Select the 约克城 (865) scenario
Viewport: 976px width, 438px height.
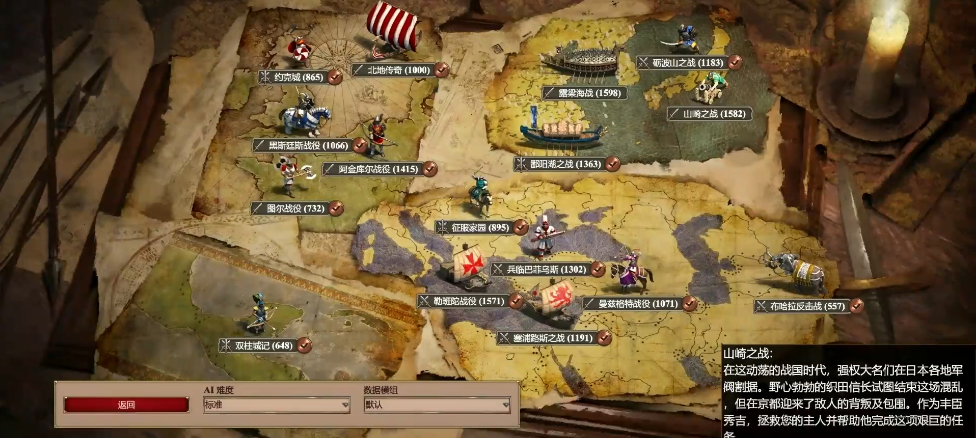click(298, 77)
